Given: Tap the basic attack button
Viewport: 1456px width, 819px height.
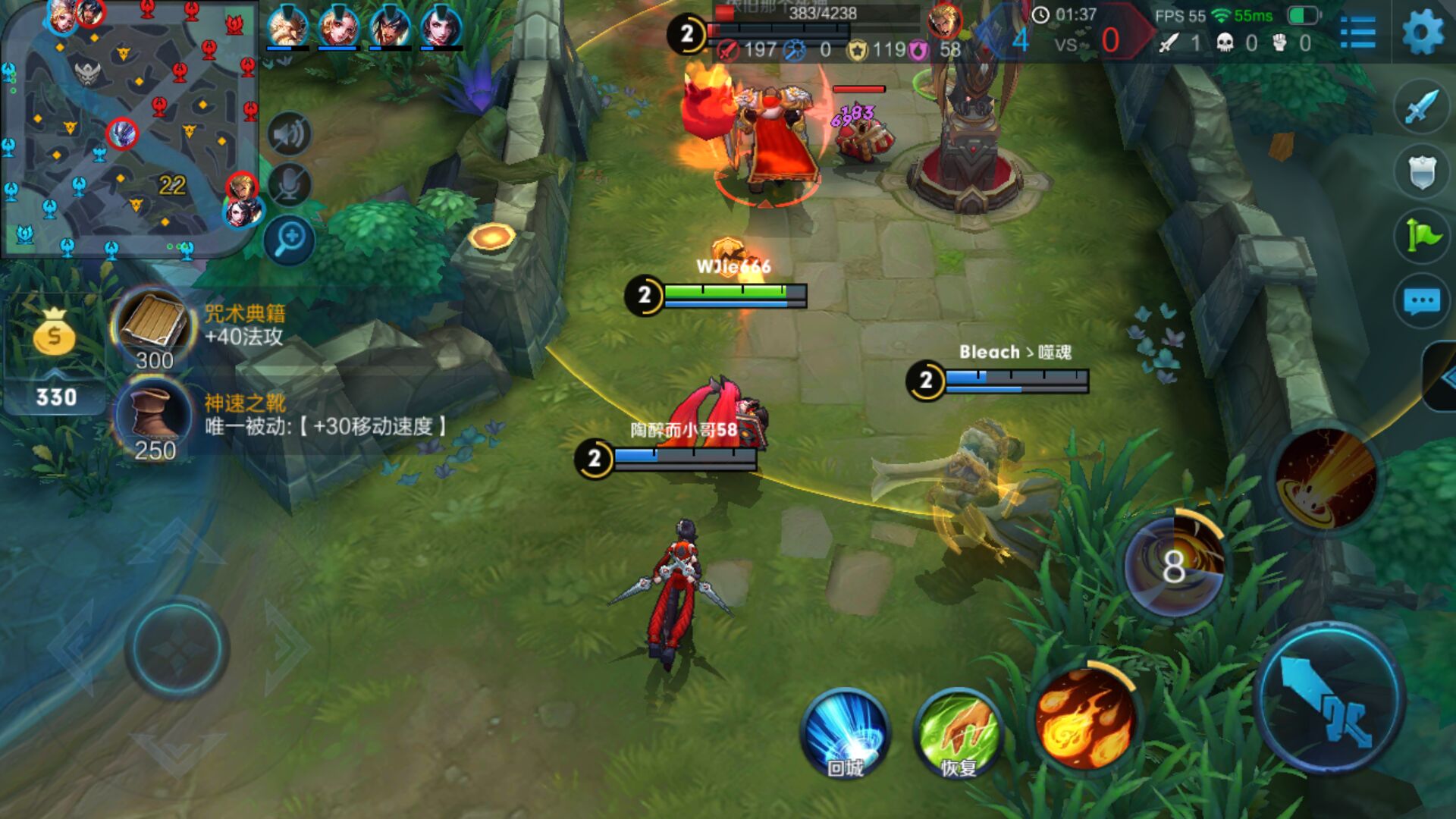Looking at the screenshot, I should [x=1329, y=698].
